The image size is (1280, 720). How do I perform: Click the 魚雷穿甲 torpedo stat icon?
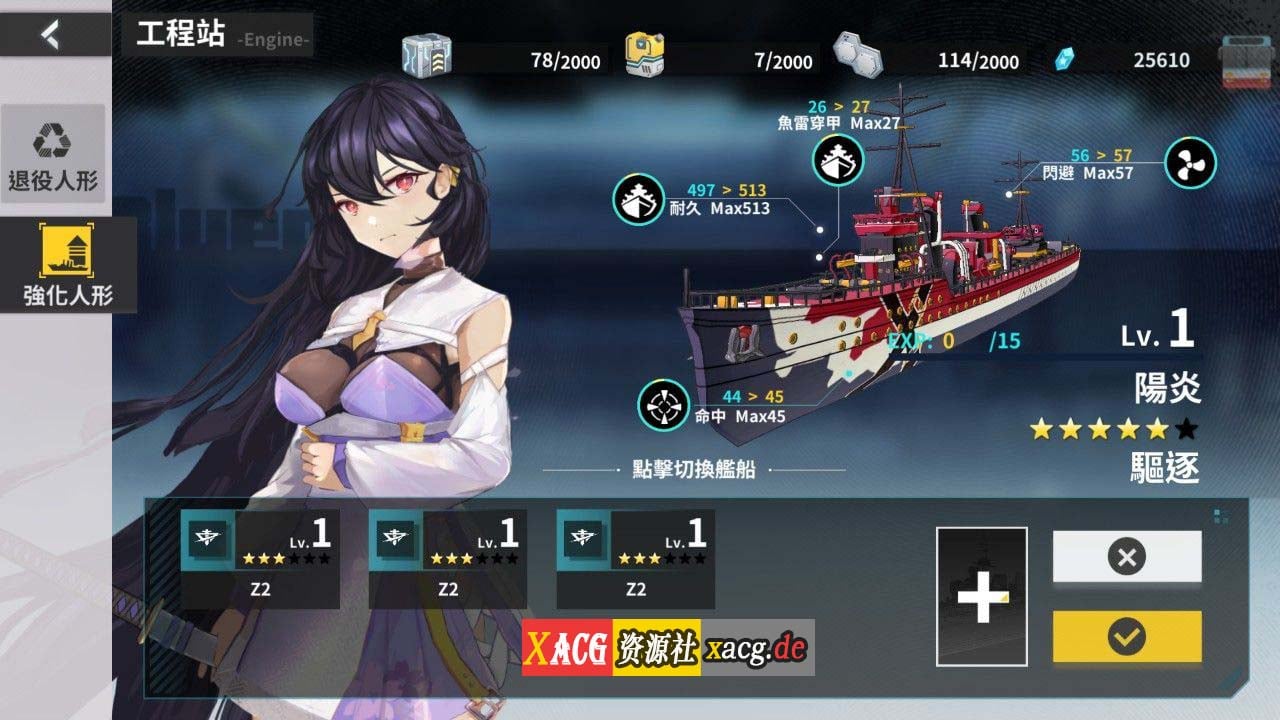(838, 160)
